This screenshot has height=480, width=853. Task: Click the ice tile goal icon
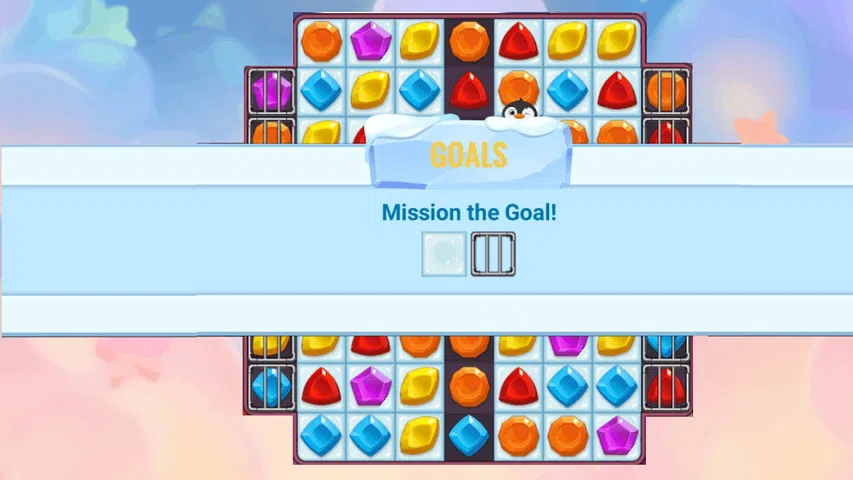point(443,254)
